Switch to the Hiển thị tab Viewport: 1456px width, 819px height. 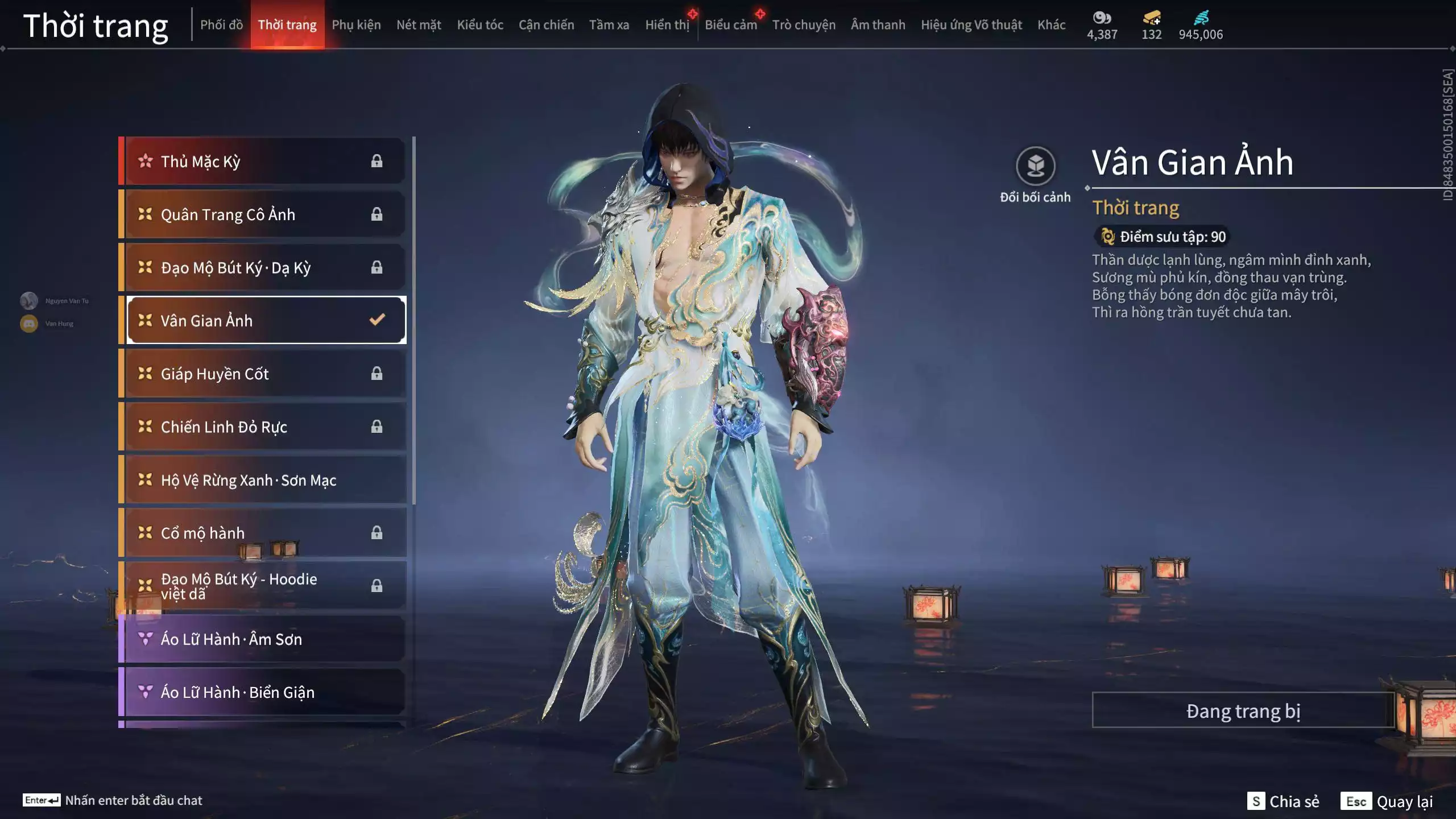point(667,25)
